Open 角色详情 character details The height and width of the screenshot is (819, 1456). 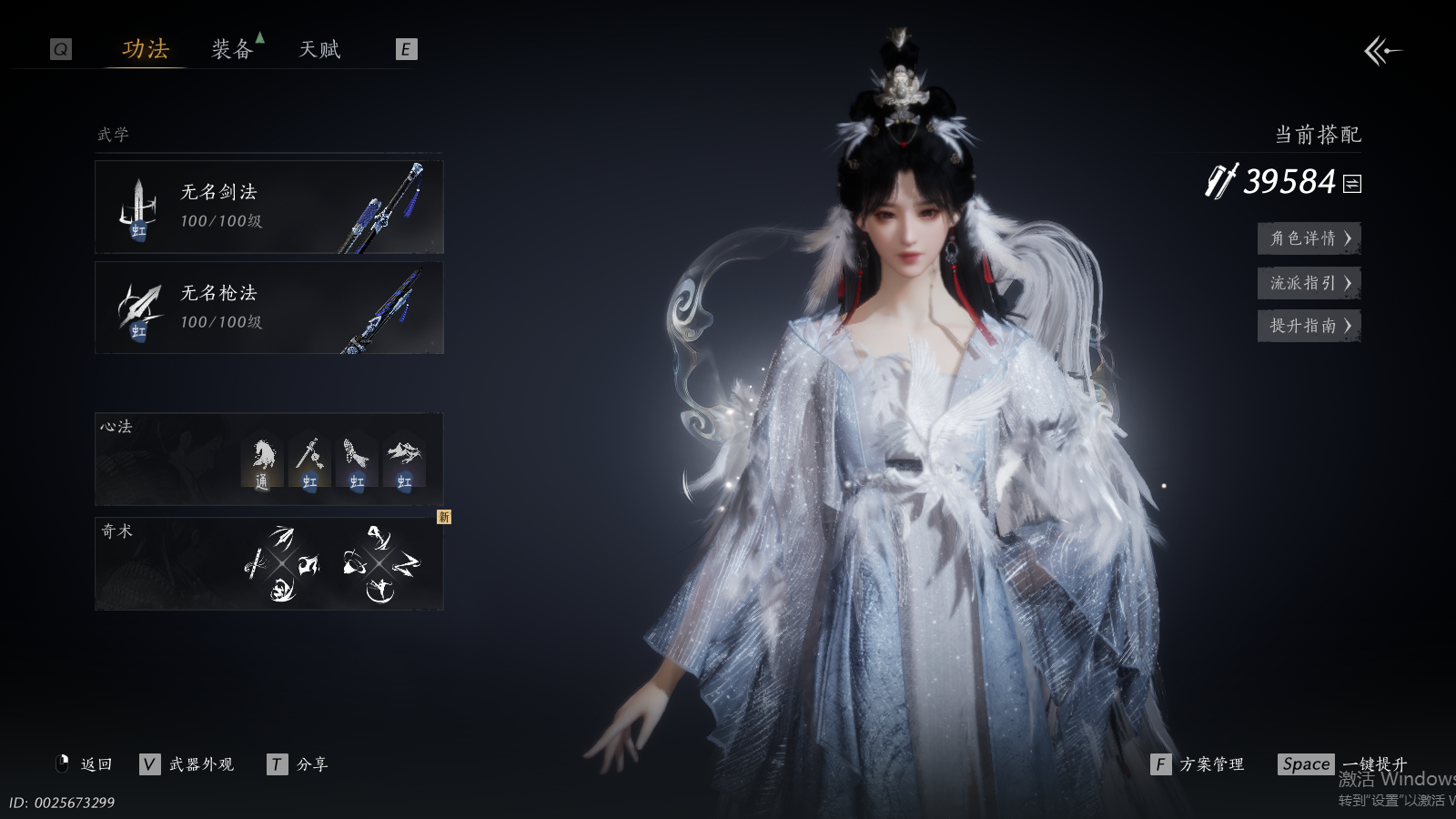coord(1309,238)
